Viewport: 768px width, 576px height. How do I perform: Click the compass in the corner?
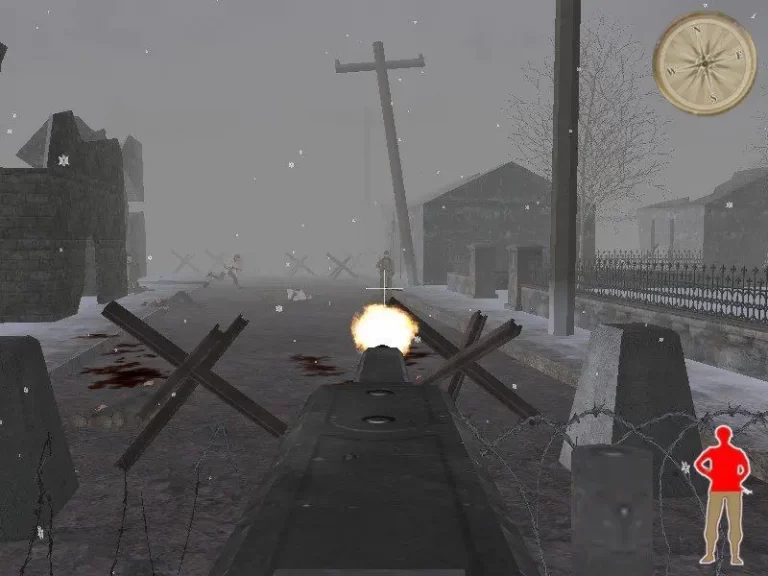[704, 62]
